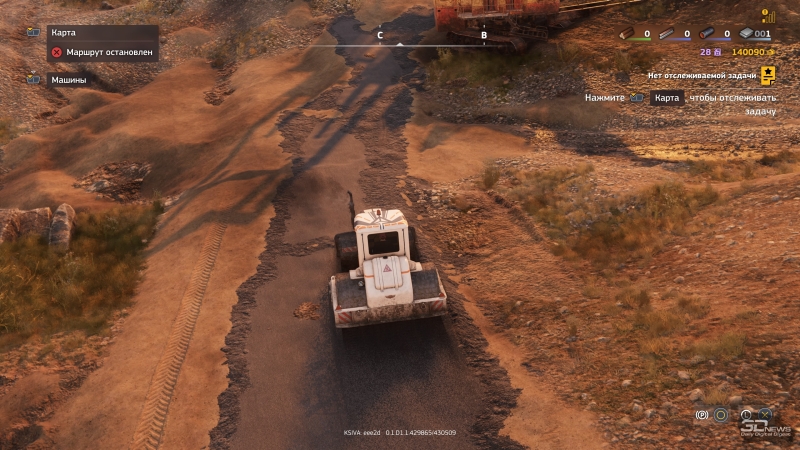This screenshot has height=450, width=800.
Task: Select the metal pipes resource icon
Action: tap(707, 34)
